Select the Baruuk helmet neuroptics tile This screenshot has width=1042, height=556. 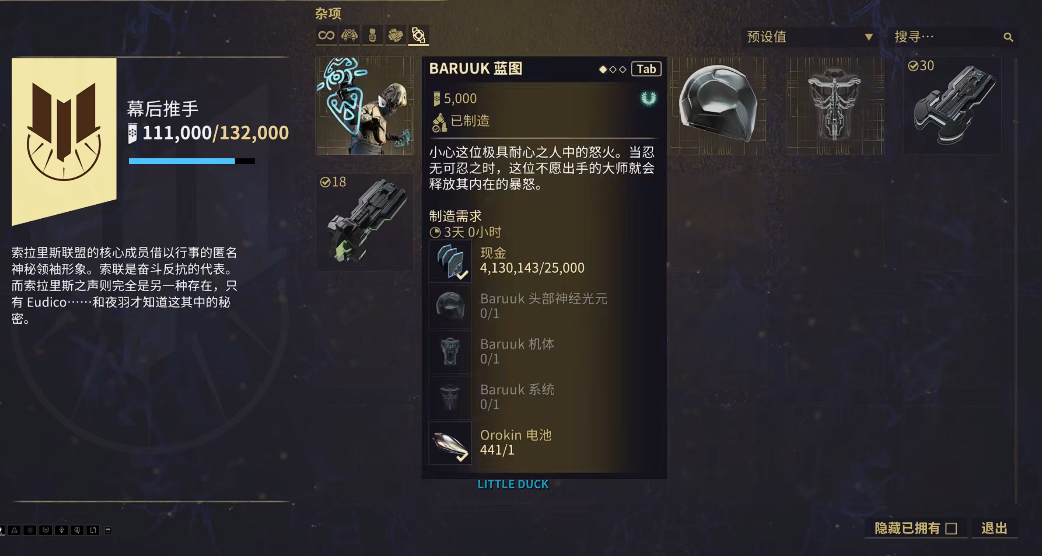tap(719, 105)
